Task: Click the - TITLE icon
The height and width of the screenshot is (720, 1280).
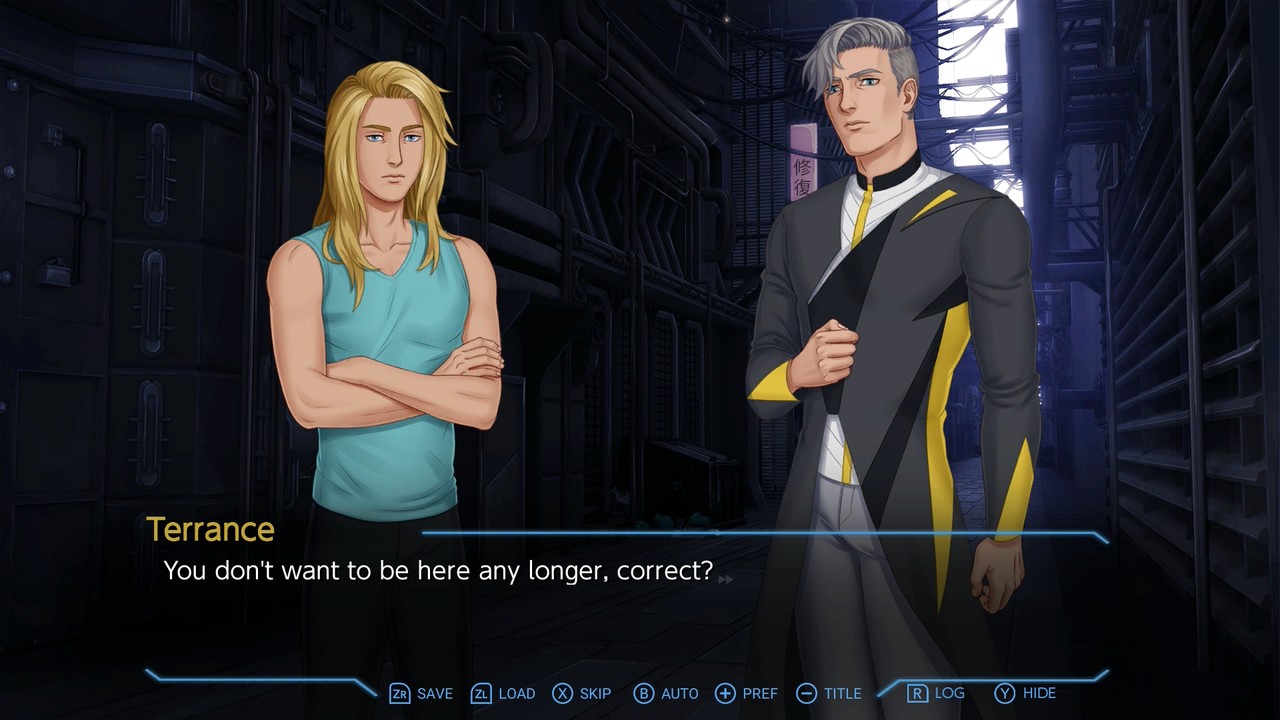Action: pos(805,693)
